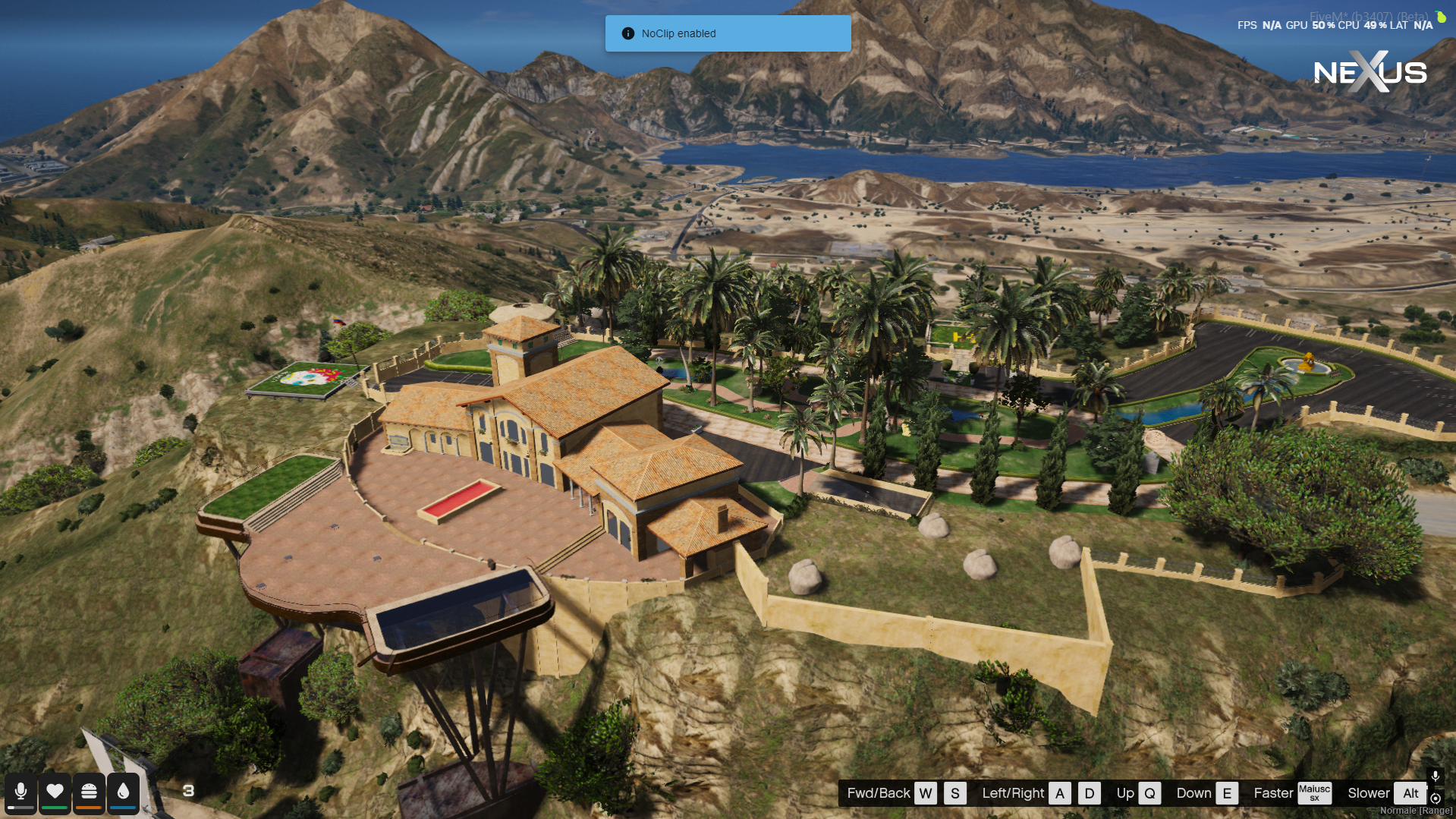Click the microphone voice status icon

tap(20, 792)
